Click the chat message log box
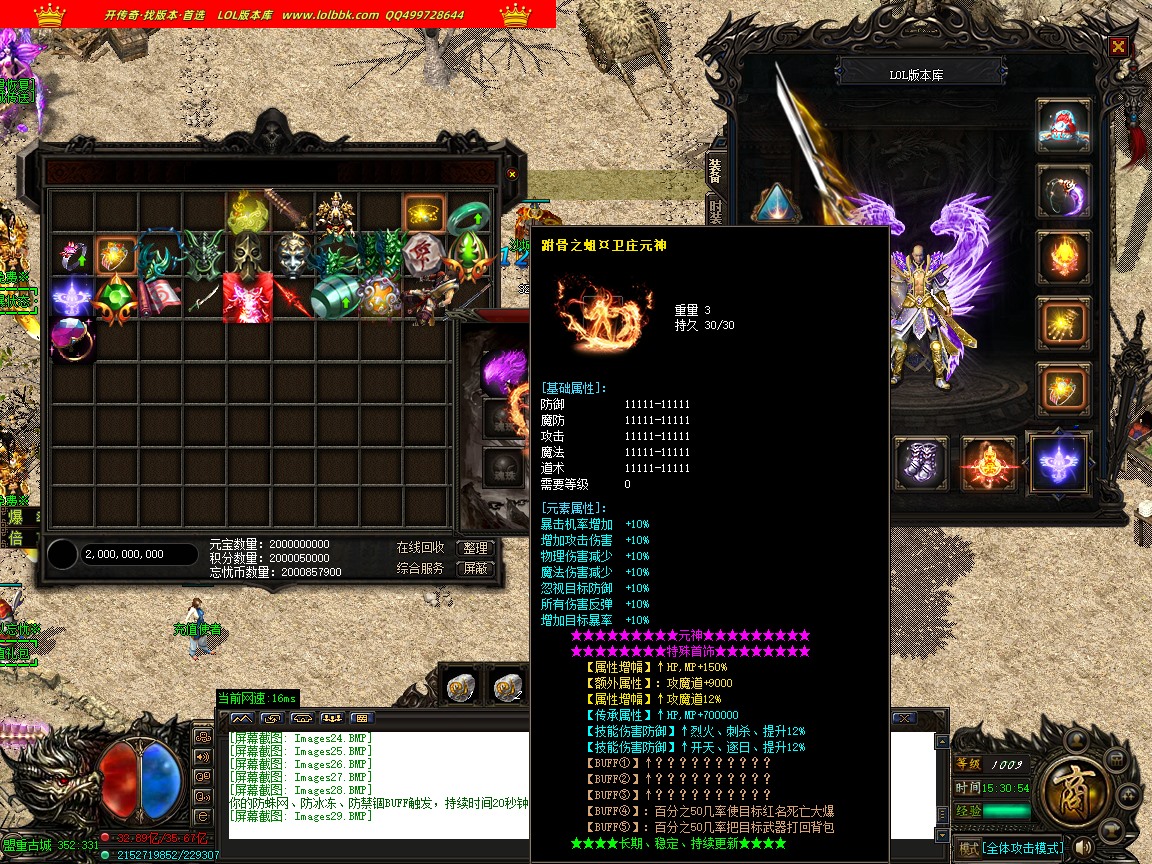 click(378, 785)
